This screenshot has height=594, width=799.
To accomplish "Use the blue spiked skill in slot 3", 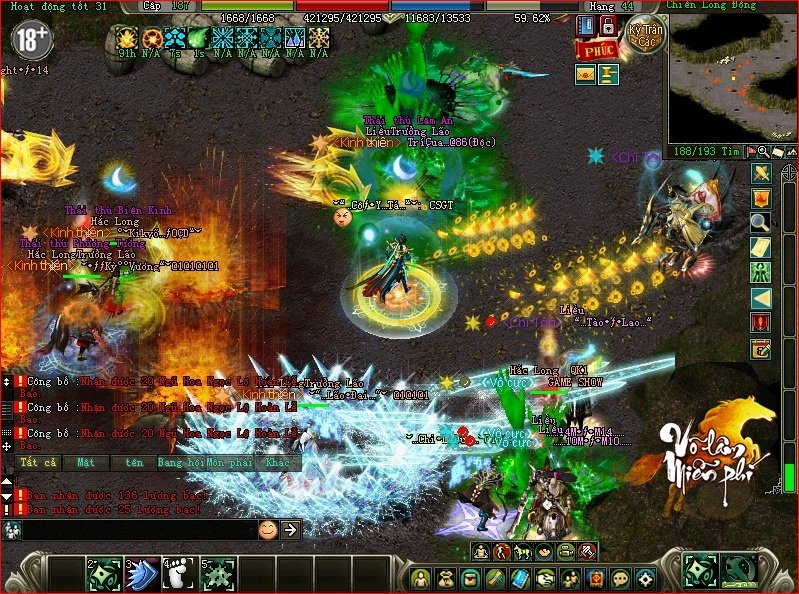I will [143, 574].
